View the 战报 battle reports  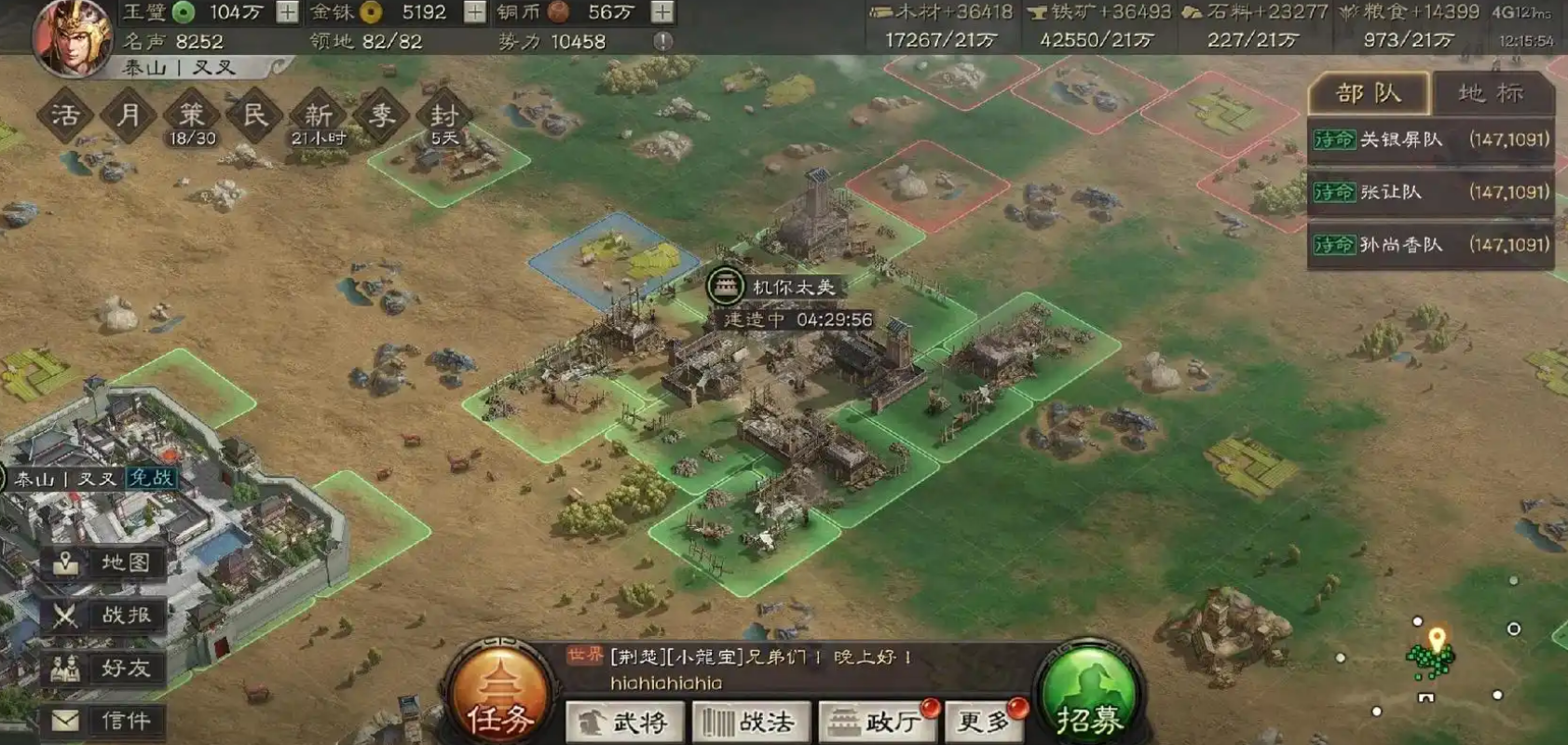click(x=104, y=615)
